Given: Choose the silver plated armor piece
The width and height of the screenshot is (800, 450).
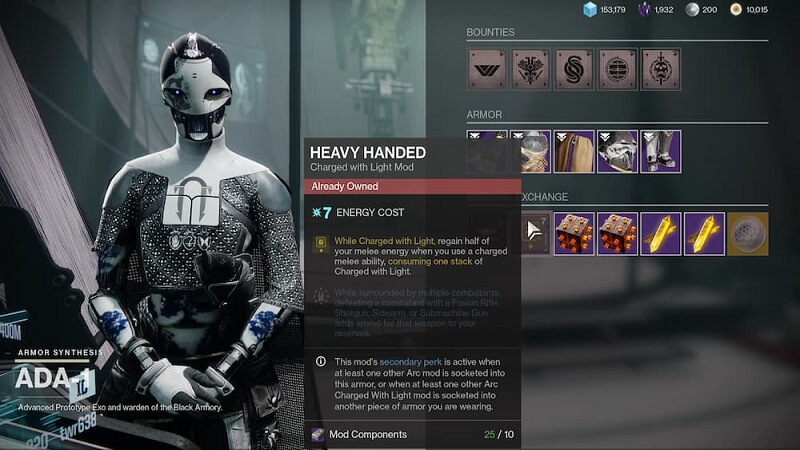Looking at the screenshot, I should pyautogui.click(x=617, y=151).
